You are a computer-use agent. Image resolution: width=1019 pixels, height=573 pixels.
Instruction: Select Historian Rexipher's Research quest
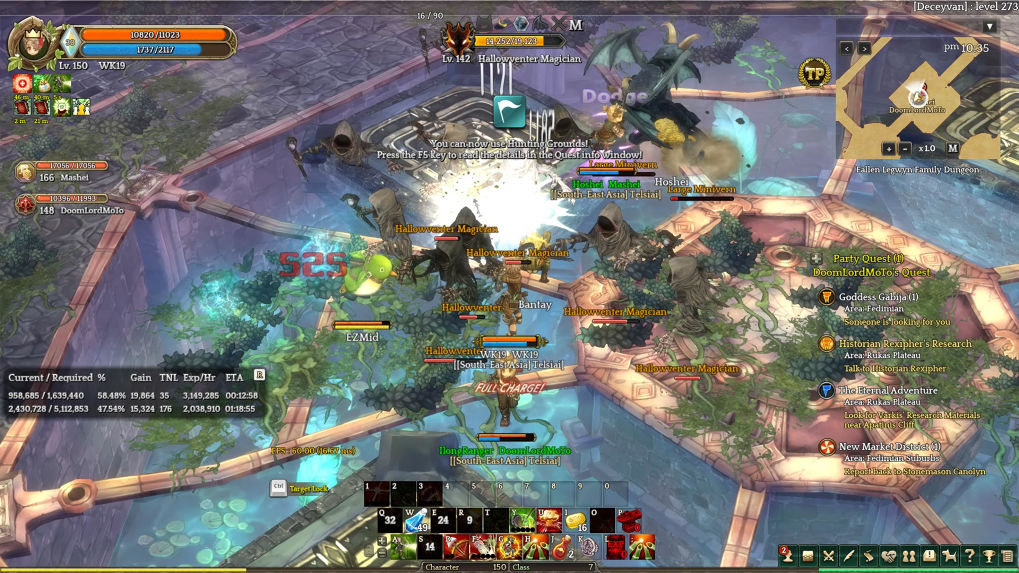click(904, 344)
